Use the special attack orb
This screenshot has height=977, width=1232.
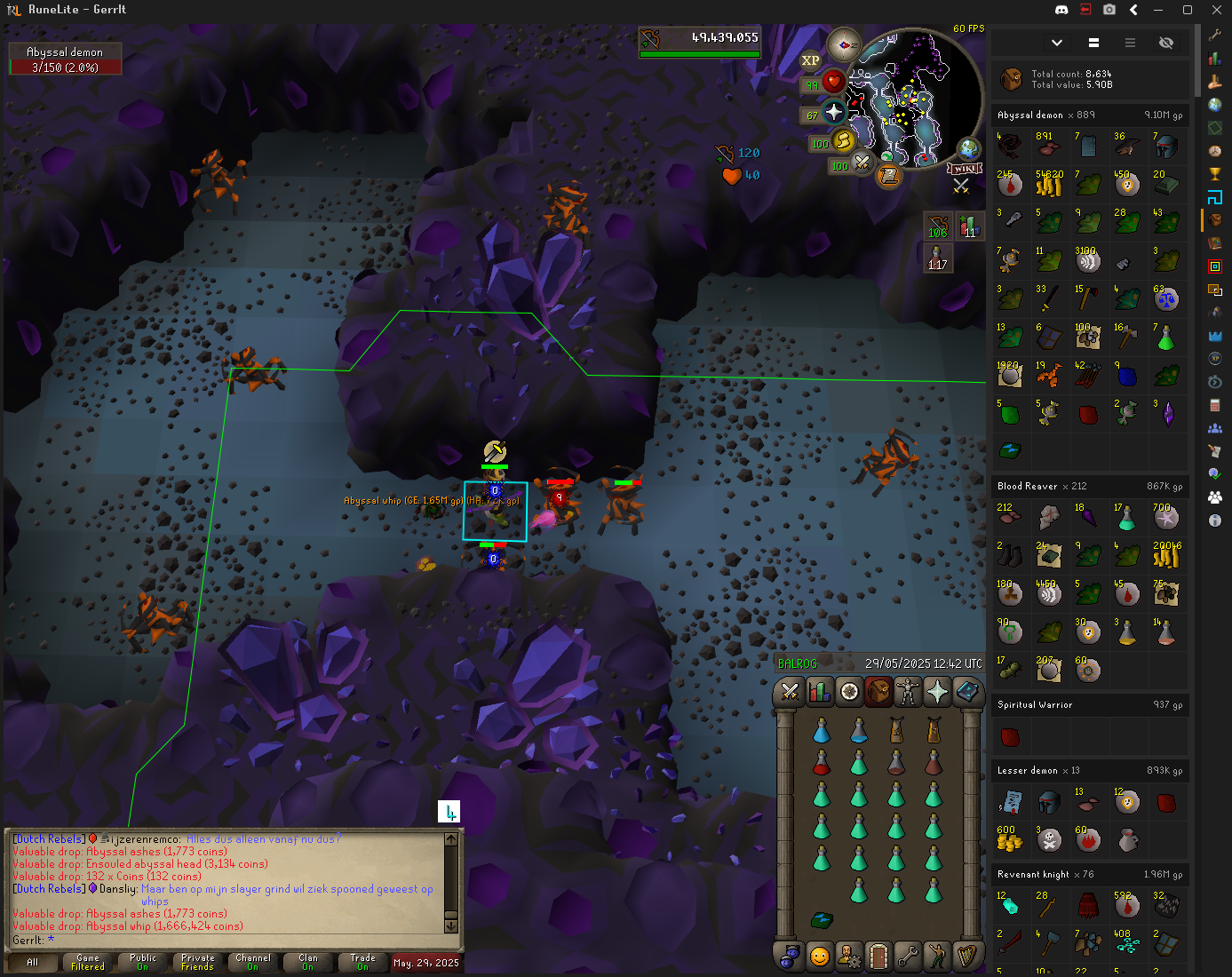[x=862, y=163]
